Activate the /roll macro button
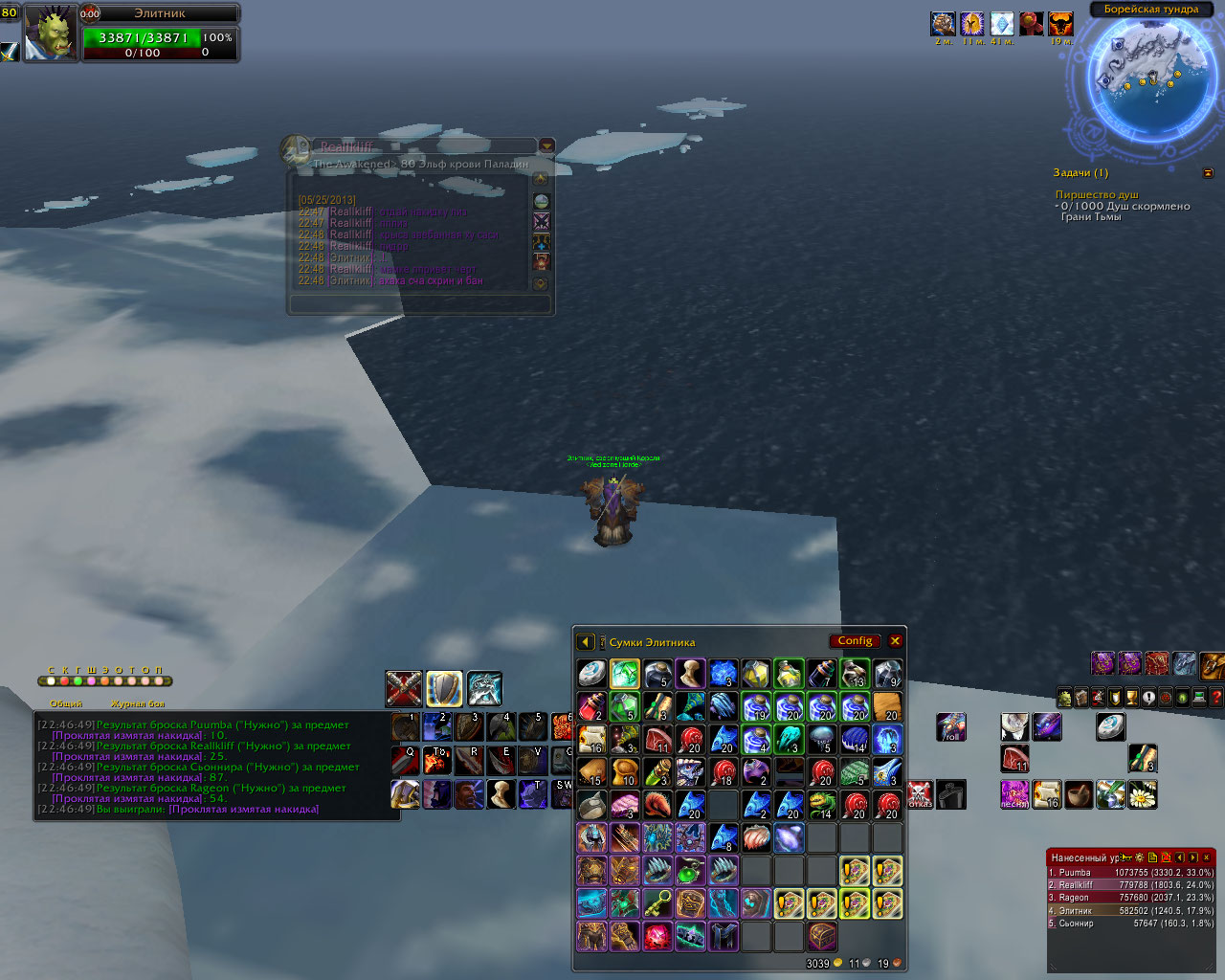This screenshot has height=980, width=1225. tap(950, 726)
